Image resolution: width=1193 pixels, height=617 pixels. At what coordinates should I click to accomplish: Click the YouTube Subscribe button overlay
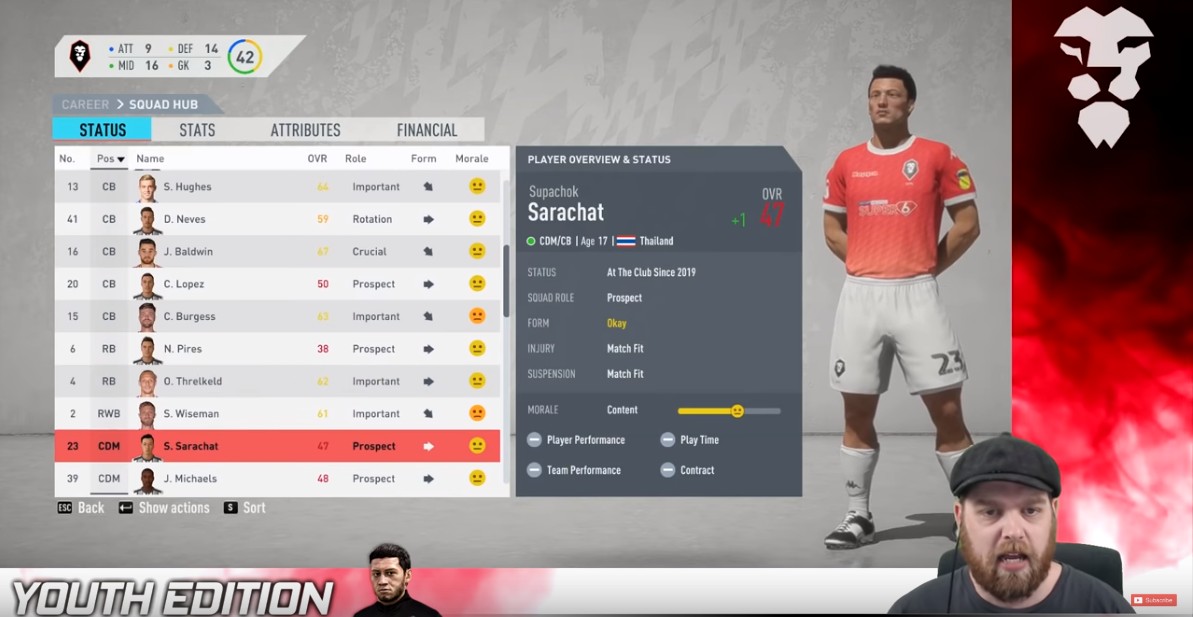[1153, 600]
